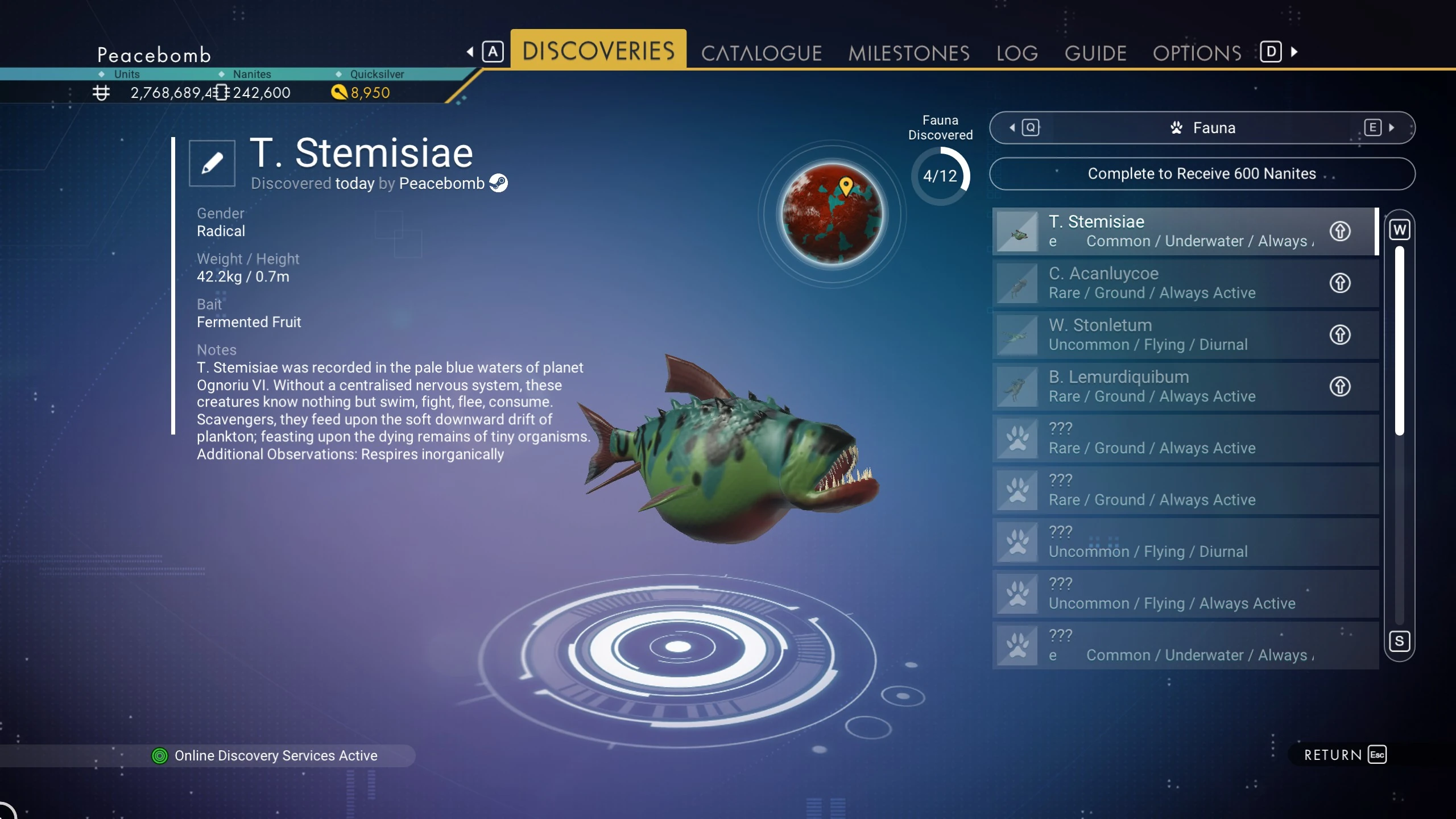Upload the B. Lemurdiquibum discovery
This screenshot has height=819, width=1456.
[1339, 386]
